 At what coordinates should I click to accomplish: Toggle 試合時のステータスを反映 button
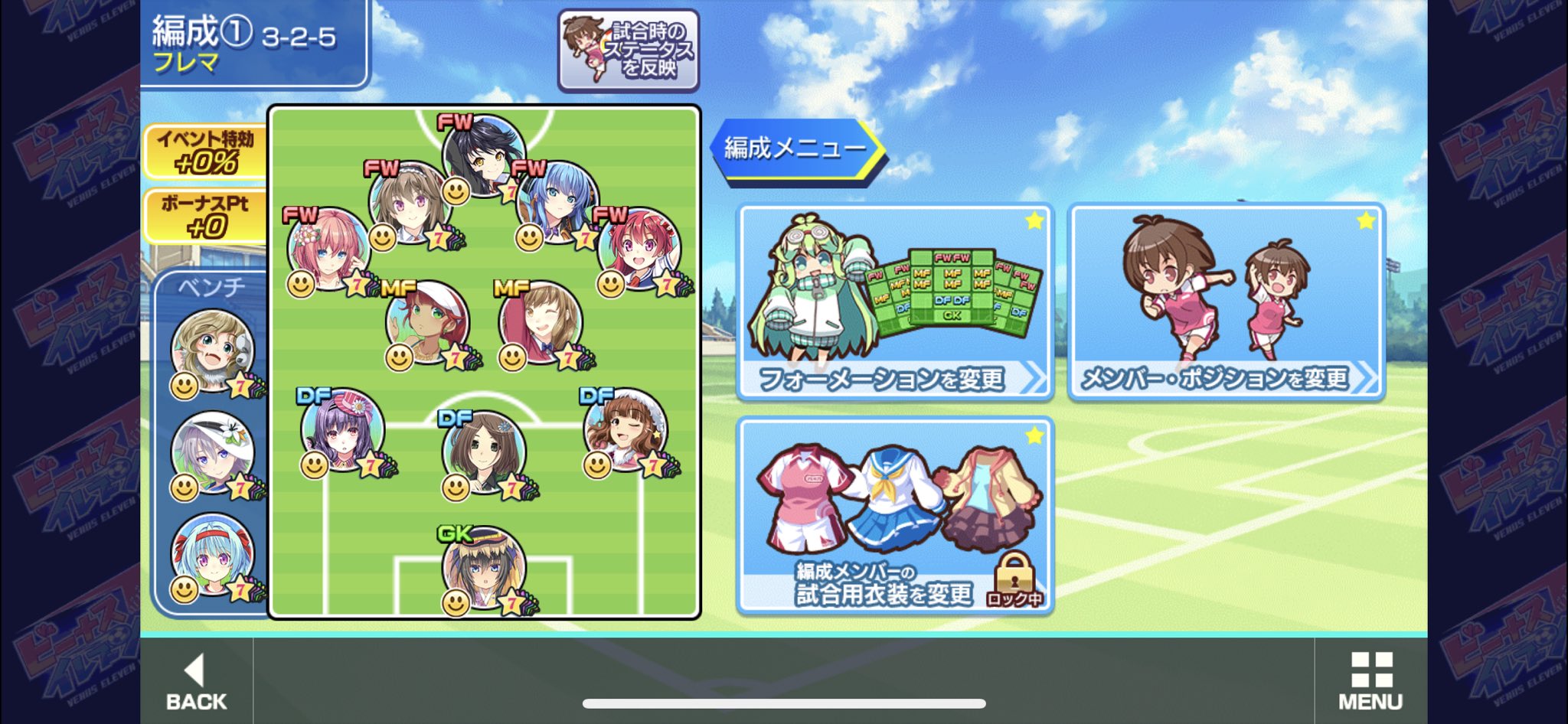point(628,51)
